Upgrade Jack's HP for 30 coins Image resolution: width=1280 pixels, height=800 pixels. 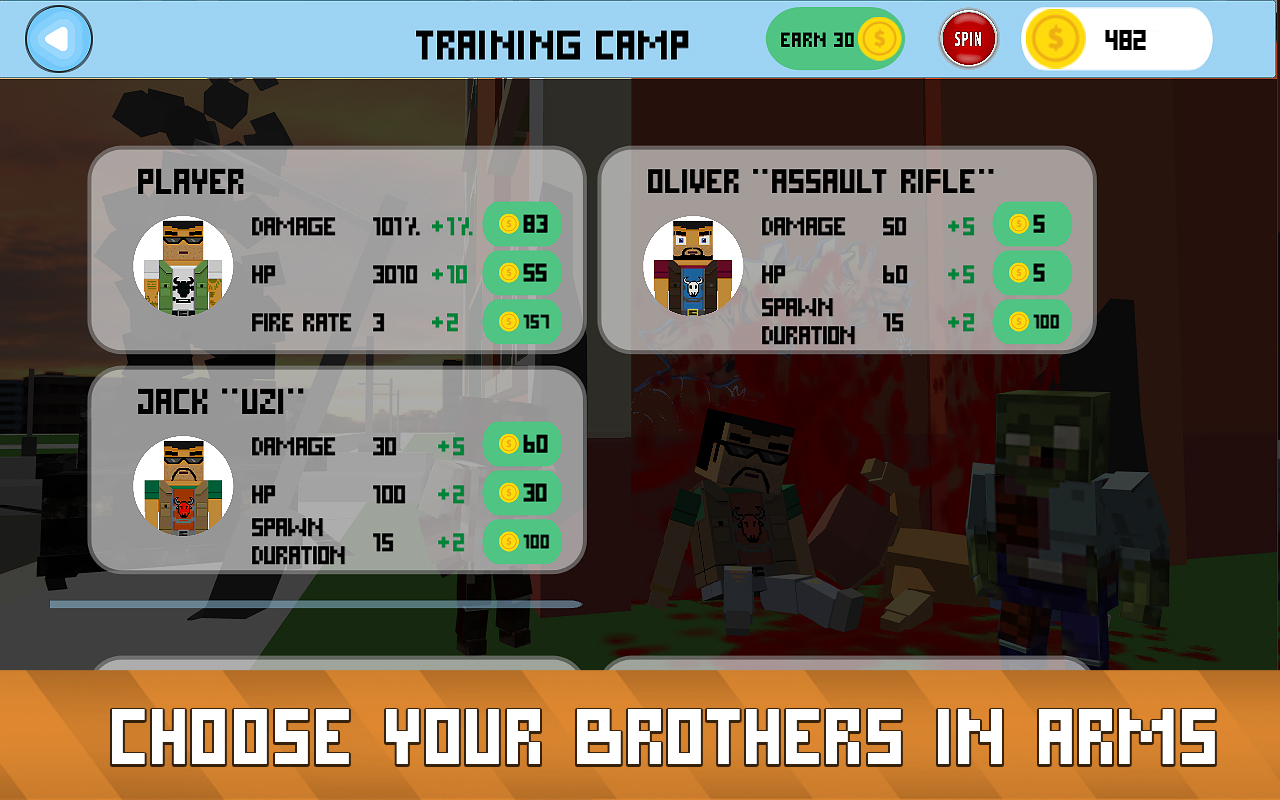[521, 493]
